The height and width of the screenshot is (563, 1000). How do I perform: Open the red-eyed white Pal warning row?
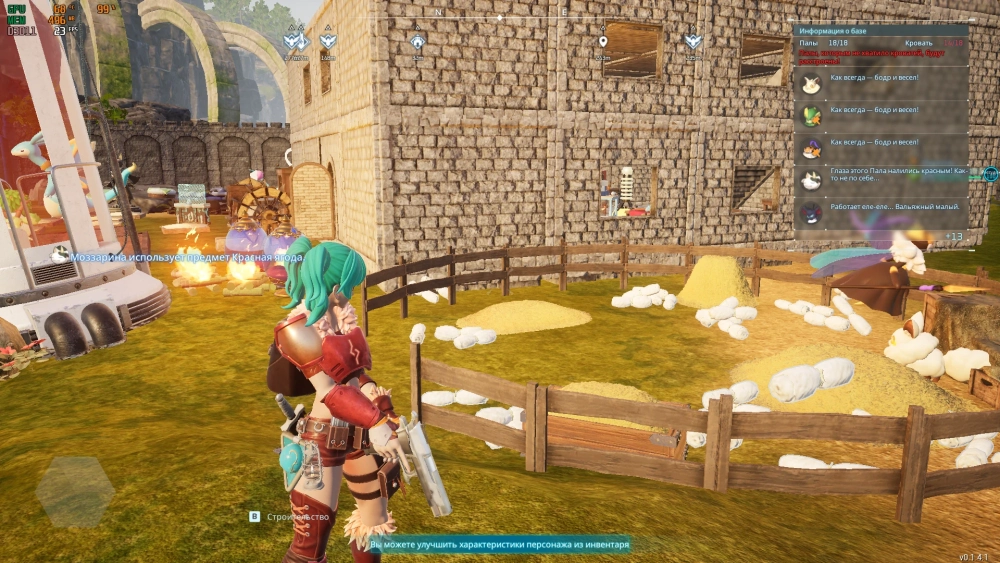[x=880, y=176]
